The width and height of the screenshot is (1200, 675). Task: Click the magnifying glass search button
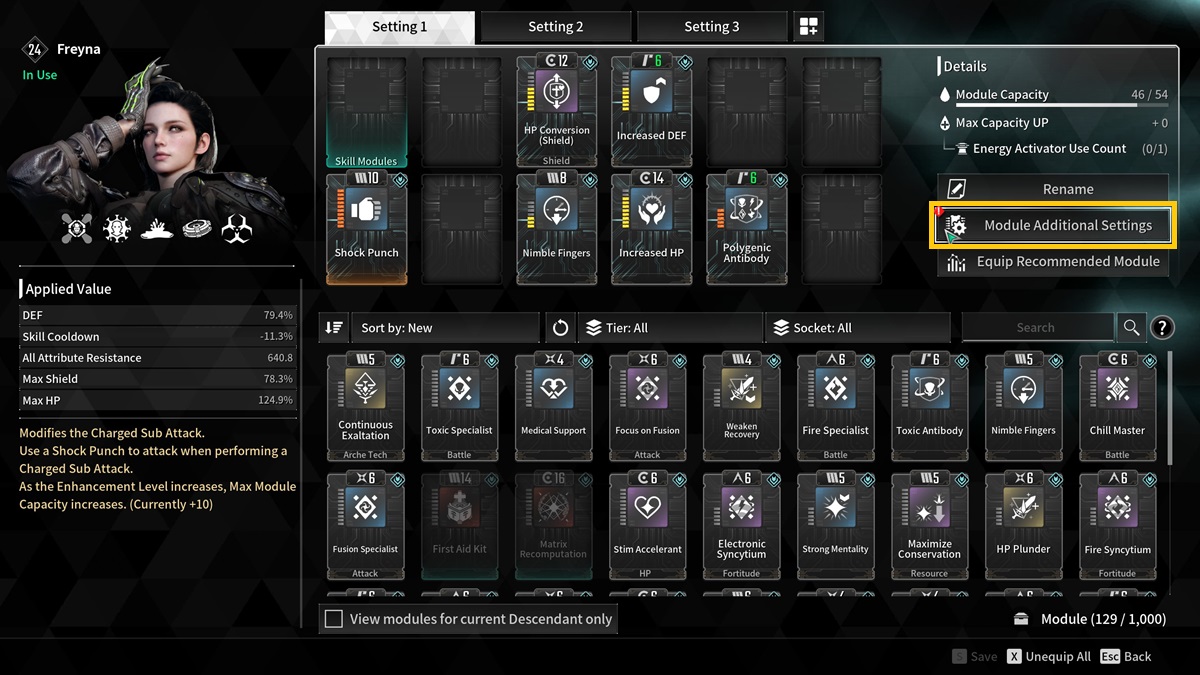[x=1131, y=327]
